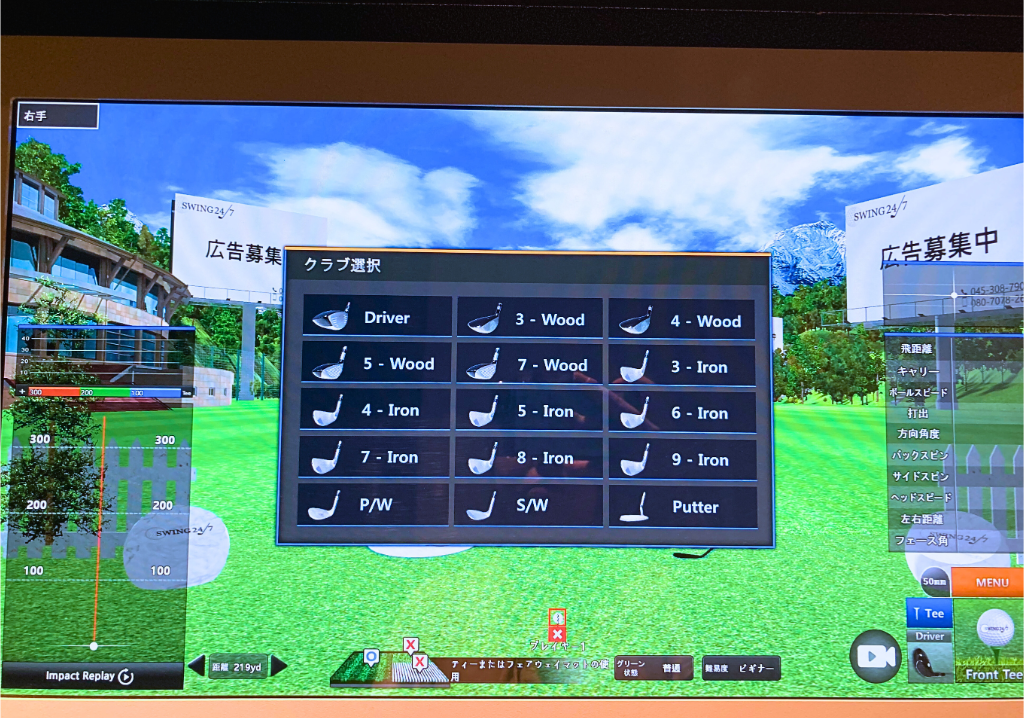Image resolution: width=1024 pixels, height=718 pixels.
Task: Select the 9 - Iron club
Action: click(x=682, y=460)
